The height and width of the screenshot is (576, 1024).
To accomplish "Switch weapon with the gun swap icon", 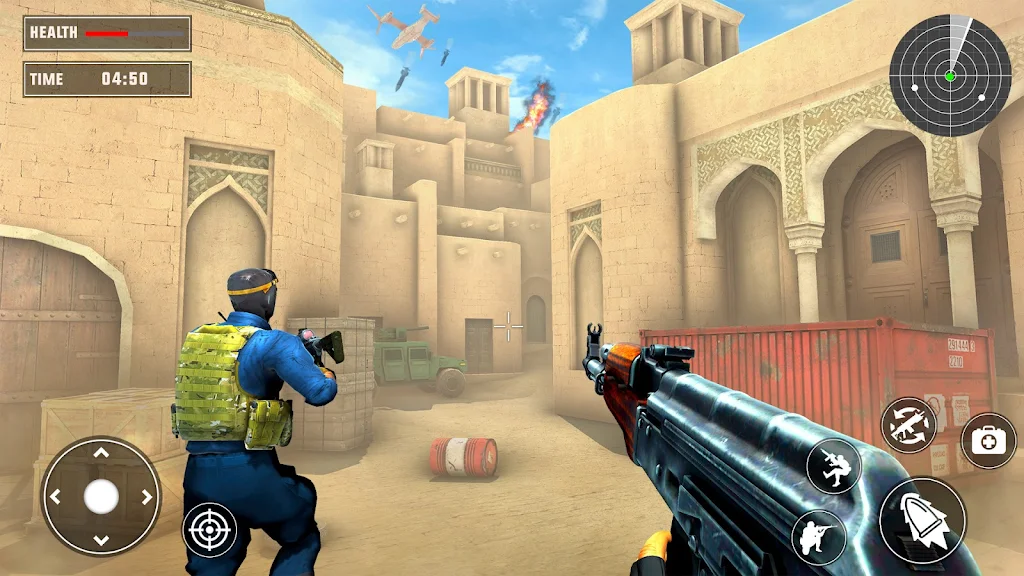I will click(x=909, y=425).
